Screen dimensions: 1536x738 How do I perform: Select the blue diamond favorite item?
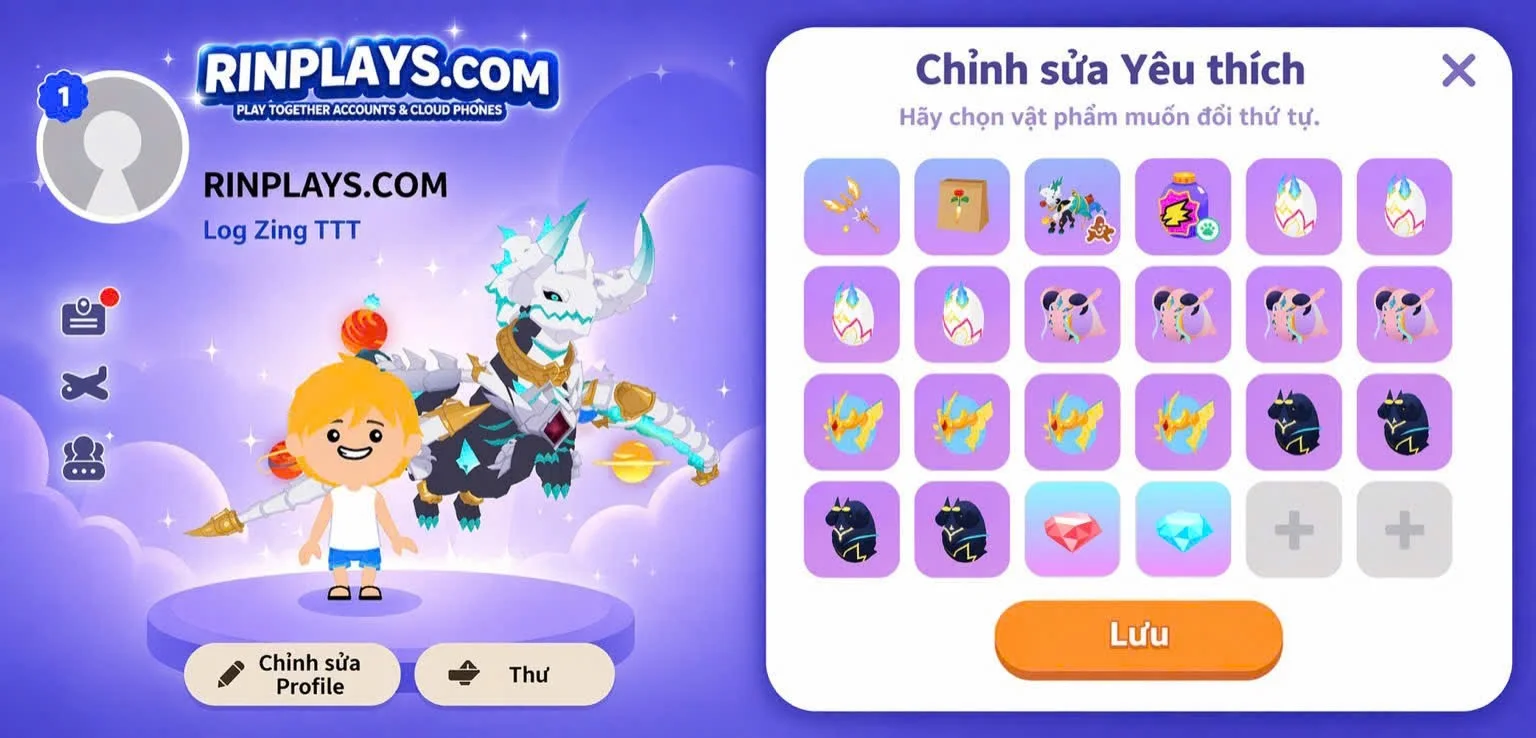(1182, 529)
